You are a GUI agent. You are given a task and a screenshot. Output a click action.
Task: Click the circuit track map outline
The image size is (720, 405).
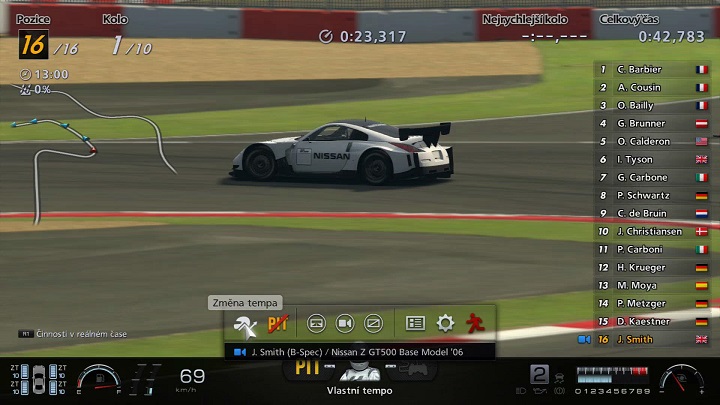90,150
